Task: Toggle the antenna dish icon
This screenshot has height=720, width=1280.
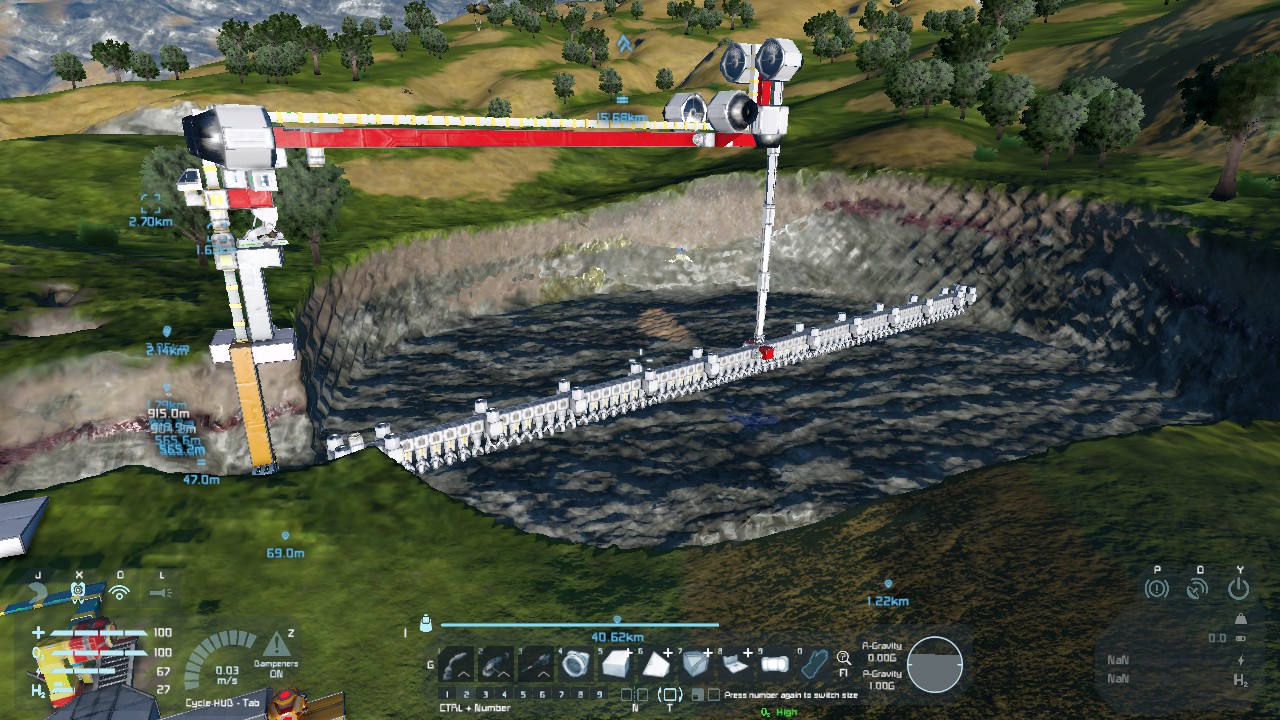Action: point(1198,588)
